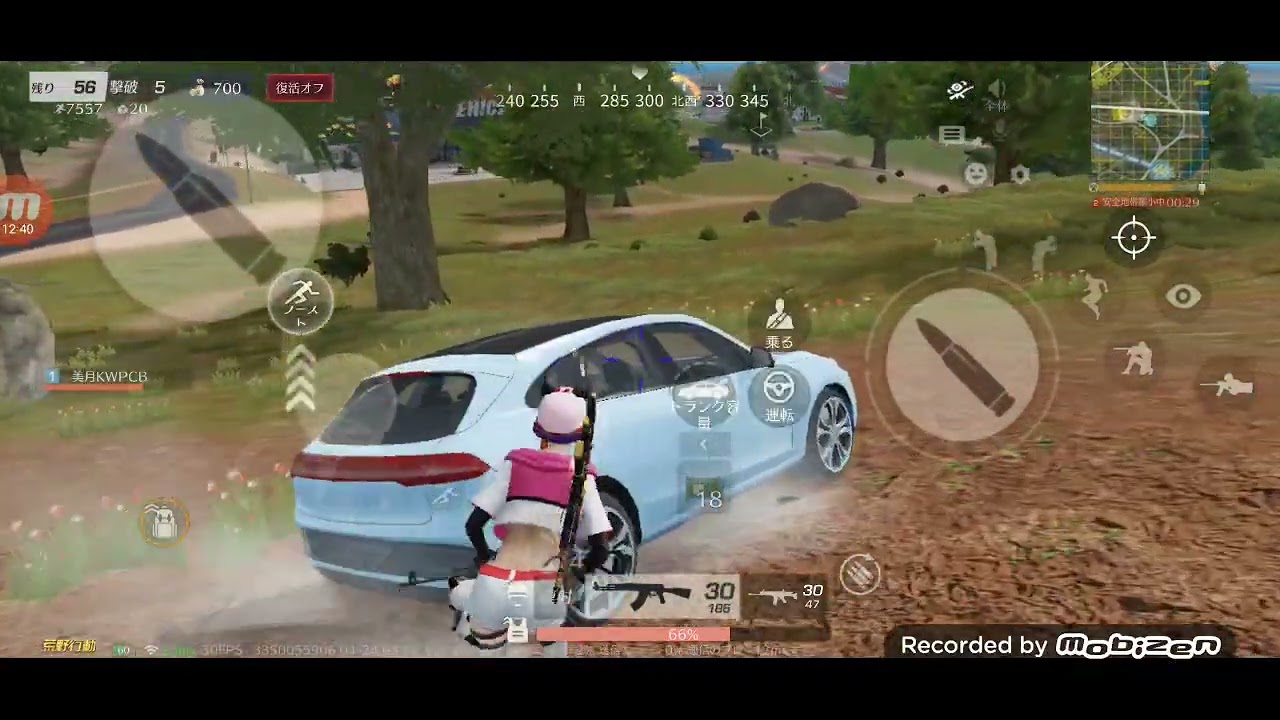The height and width of the screenshot is (720, 1280).
Task: Toggle the 復活オフ revive button
Action: pyautogui.click(x=300, y=88)
